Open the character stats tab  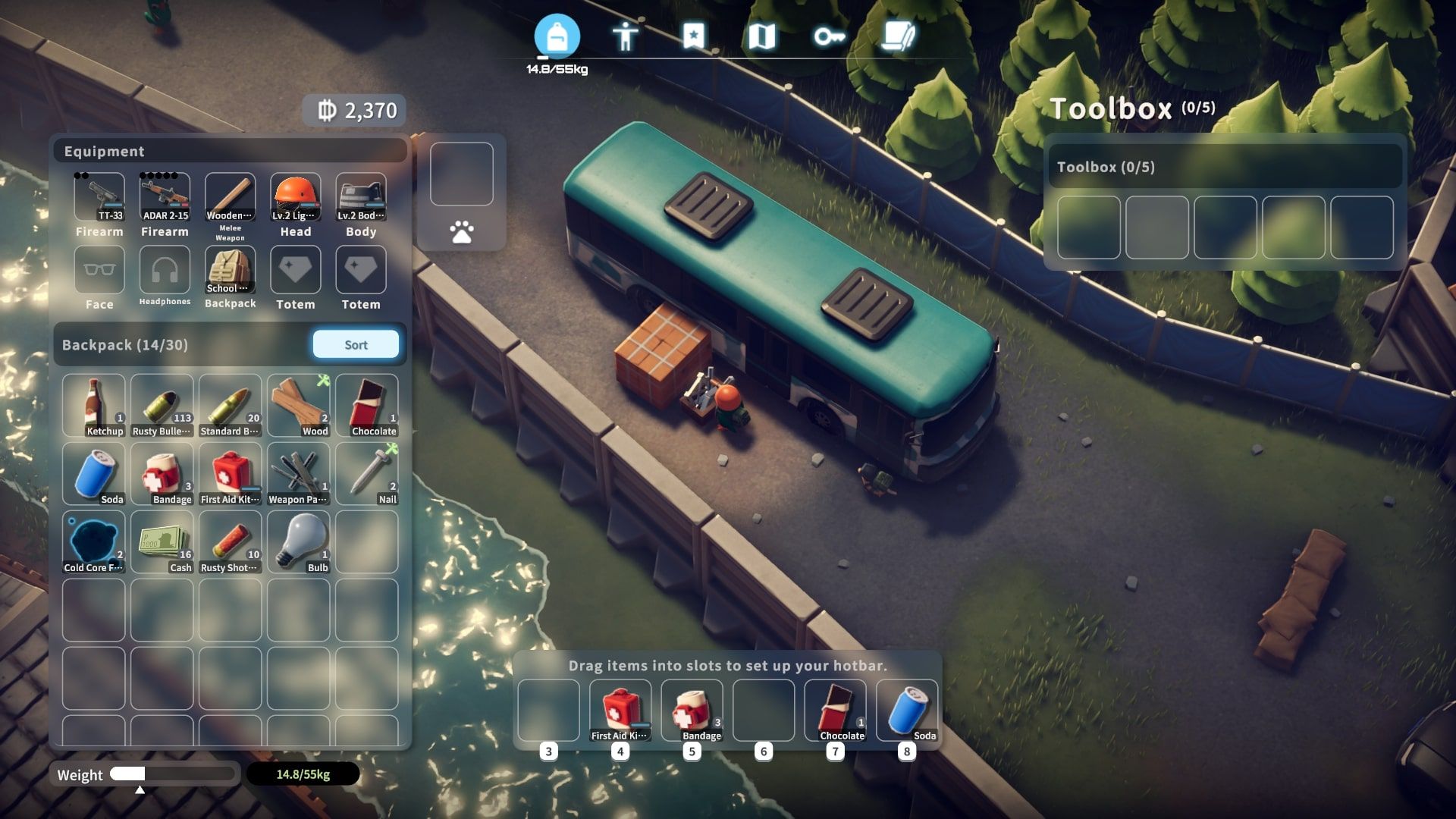[625, 36]
